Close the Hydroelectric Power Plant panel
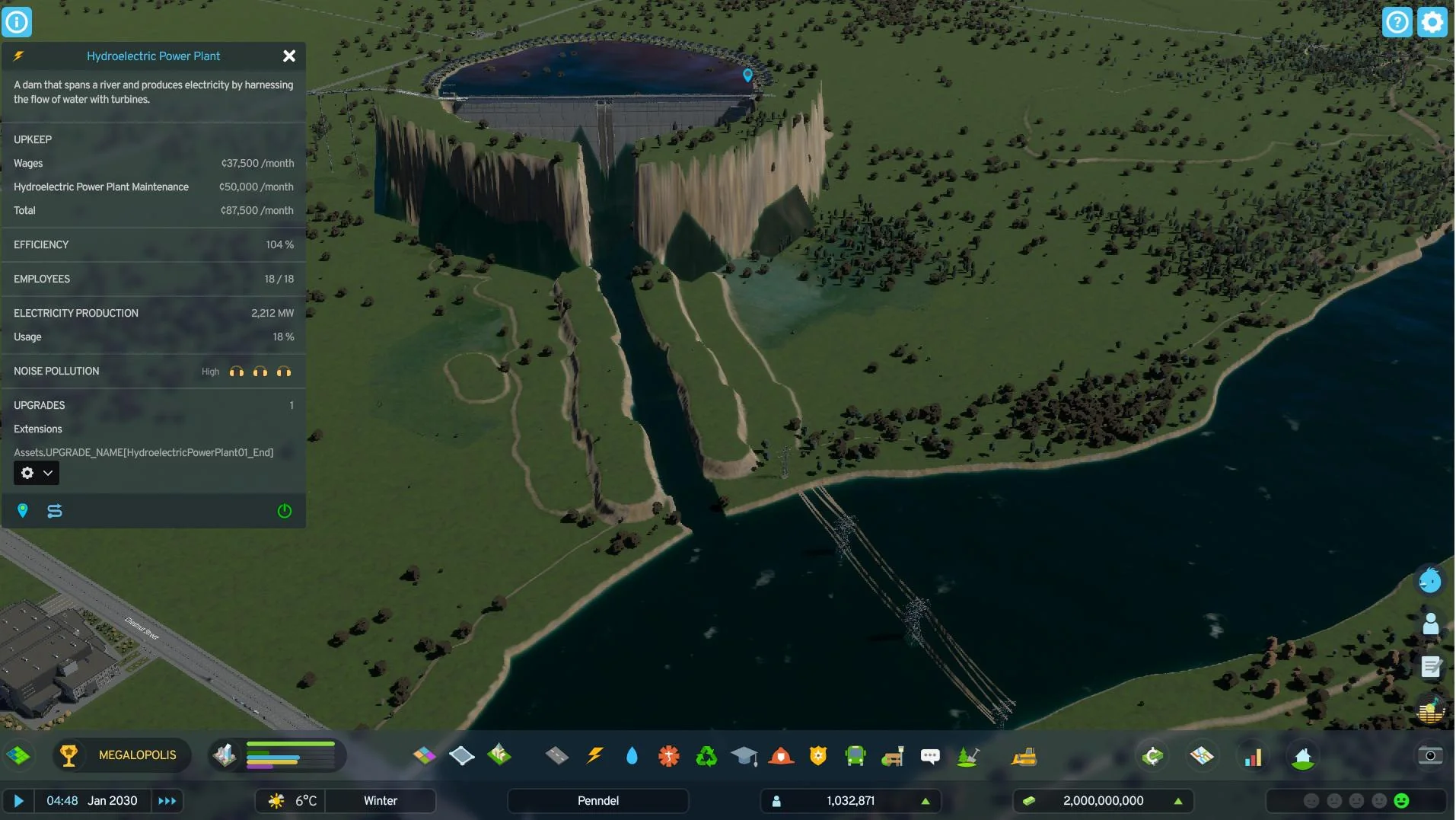Viewport: 1456px width, 820px height. (x=289, y=56)
